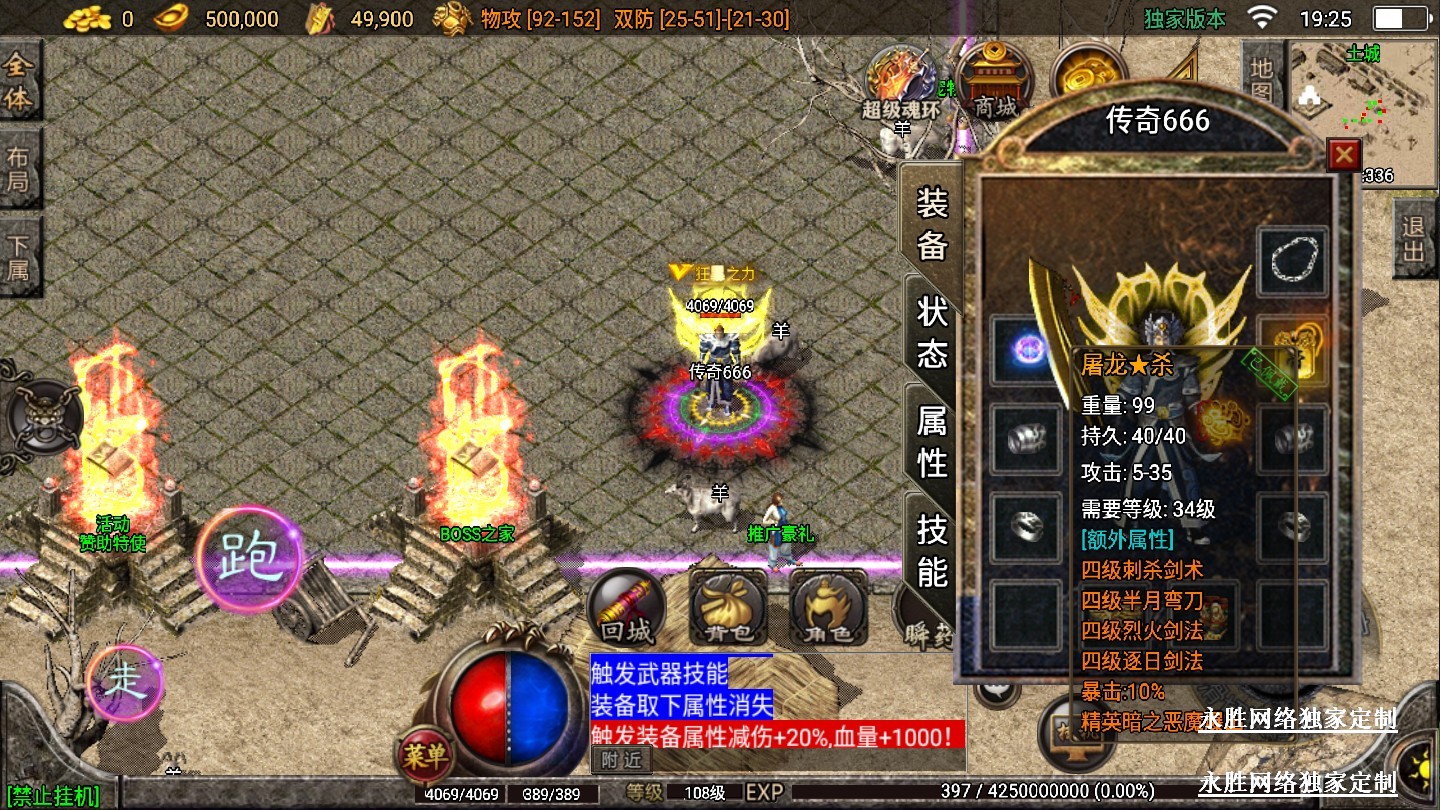
Task: Open the 商城 shop
Action: point(994,82)
